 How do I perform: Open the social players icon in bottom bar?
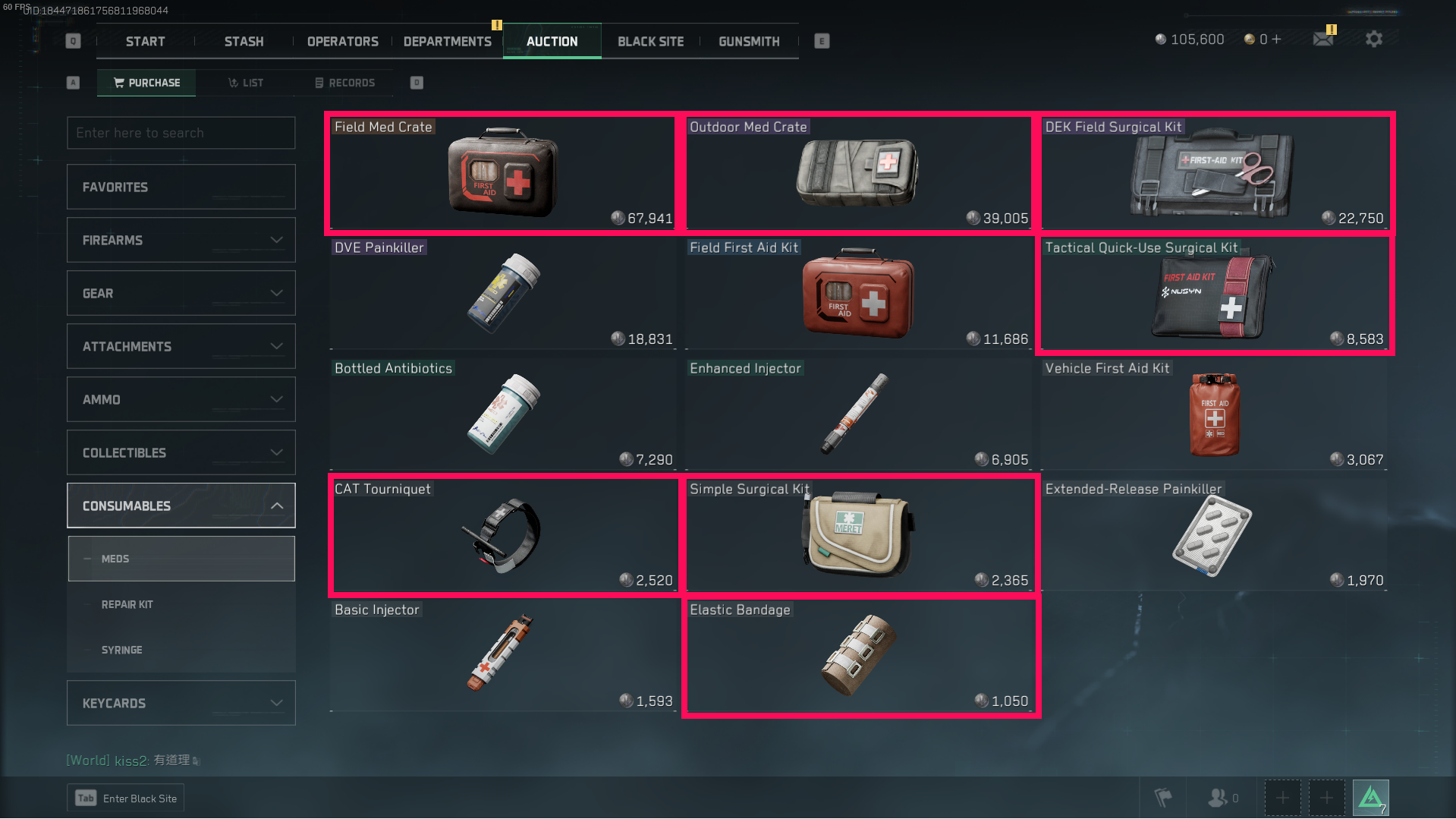[x=1220, y=797]
